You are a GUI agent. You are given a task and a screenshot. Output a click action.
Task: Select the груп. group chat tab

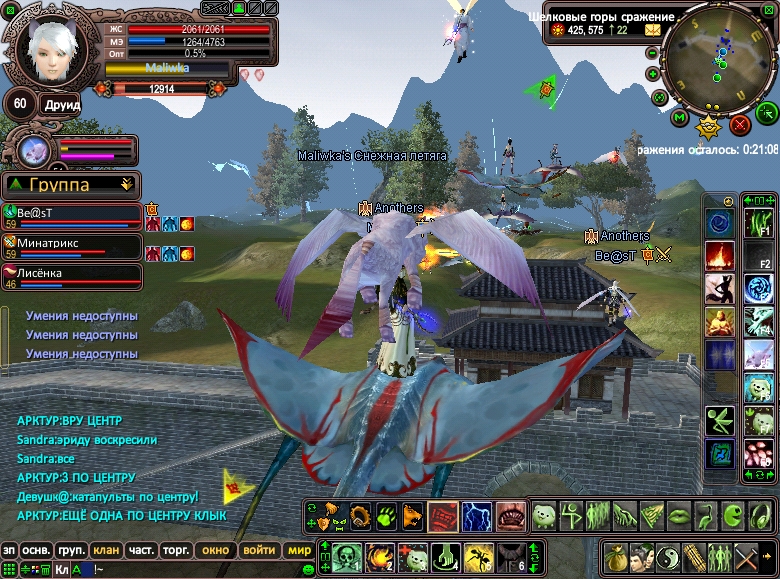point(70,550)
